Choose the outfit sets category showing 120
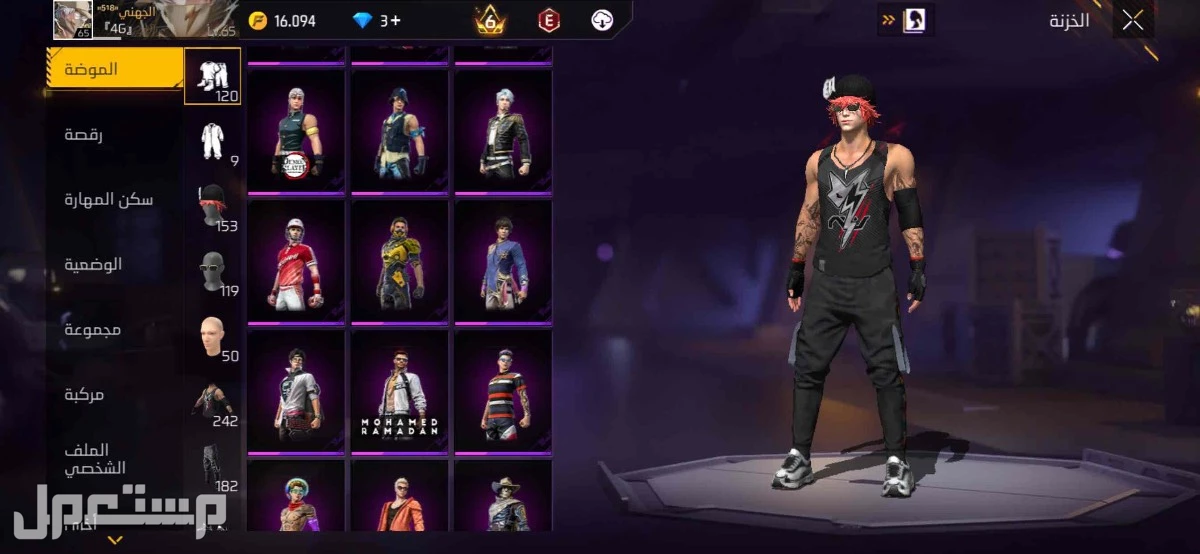 click(x=212, y=76)
